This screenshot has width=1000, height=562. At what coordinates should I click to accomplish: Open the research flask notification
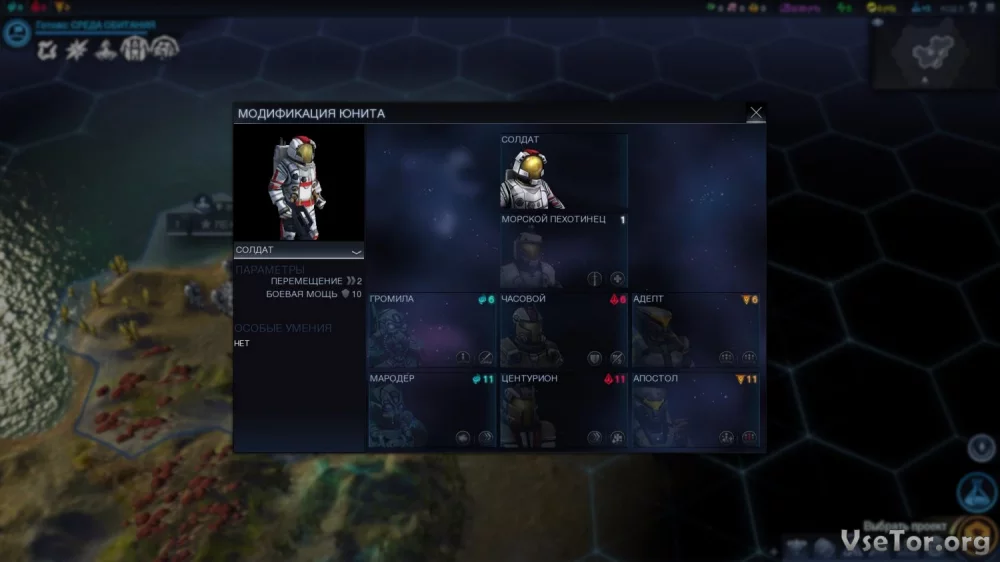coord(977,492)
